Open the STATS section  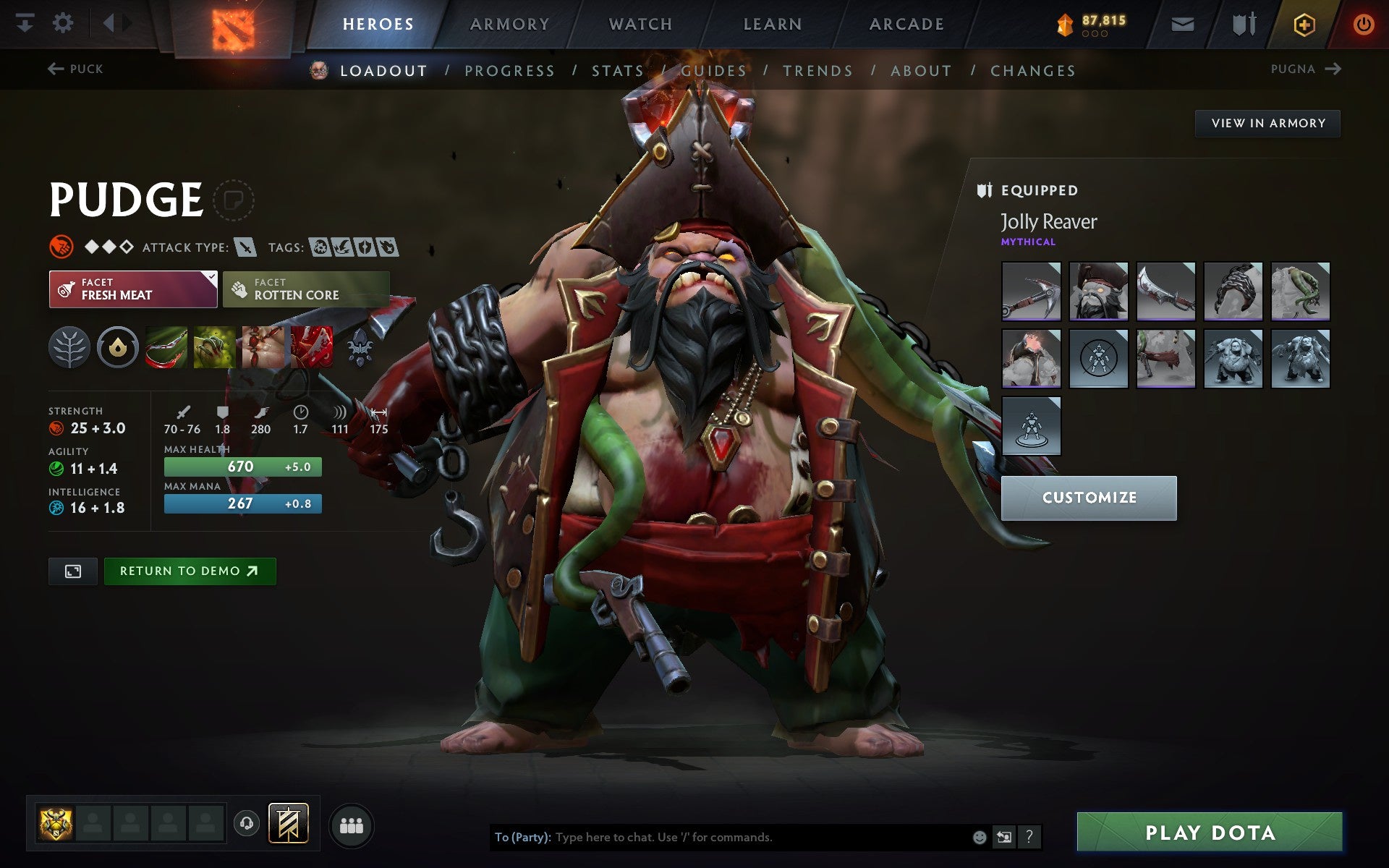tap(616, 70)
